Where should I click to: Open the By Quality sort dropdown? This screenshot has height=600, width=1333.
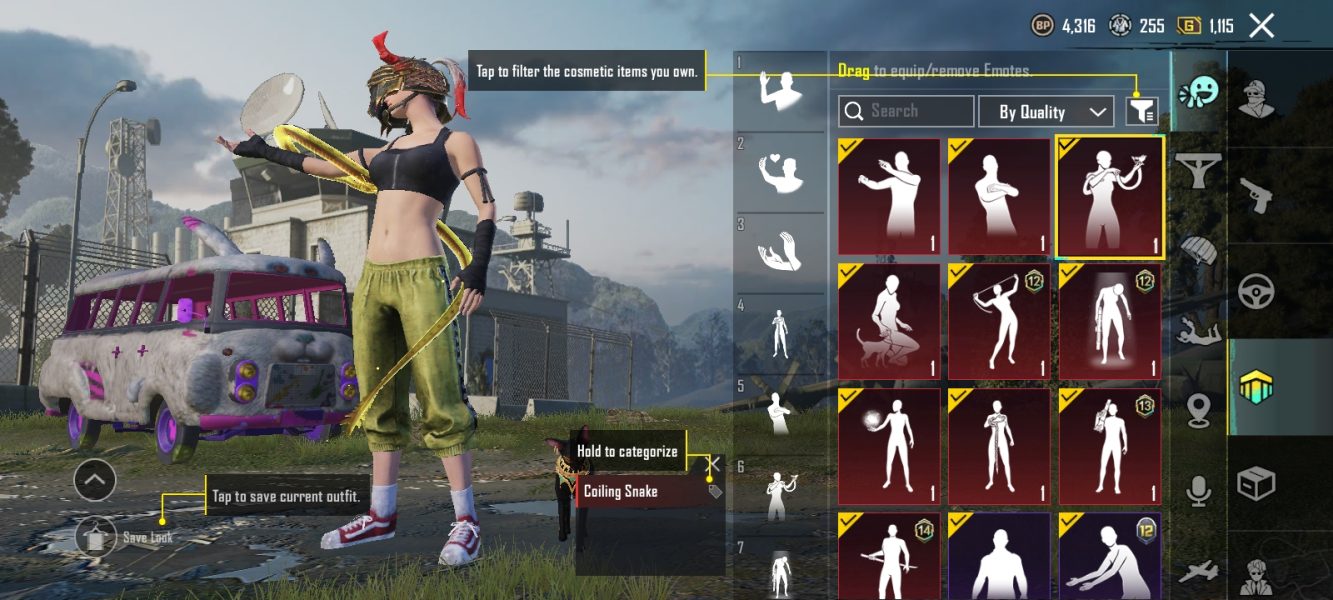[1045, 111]
